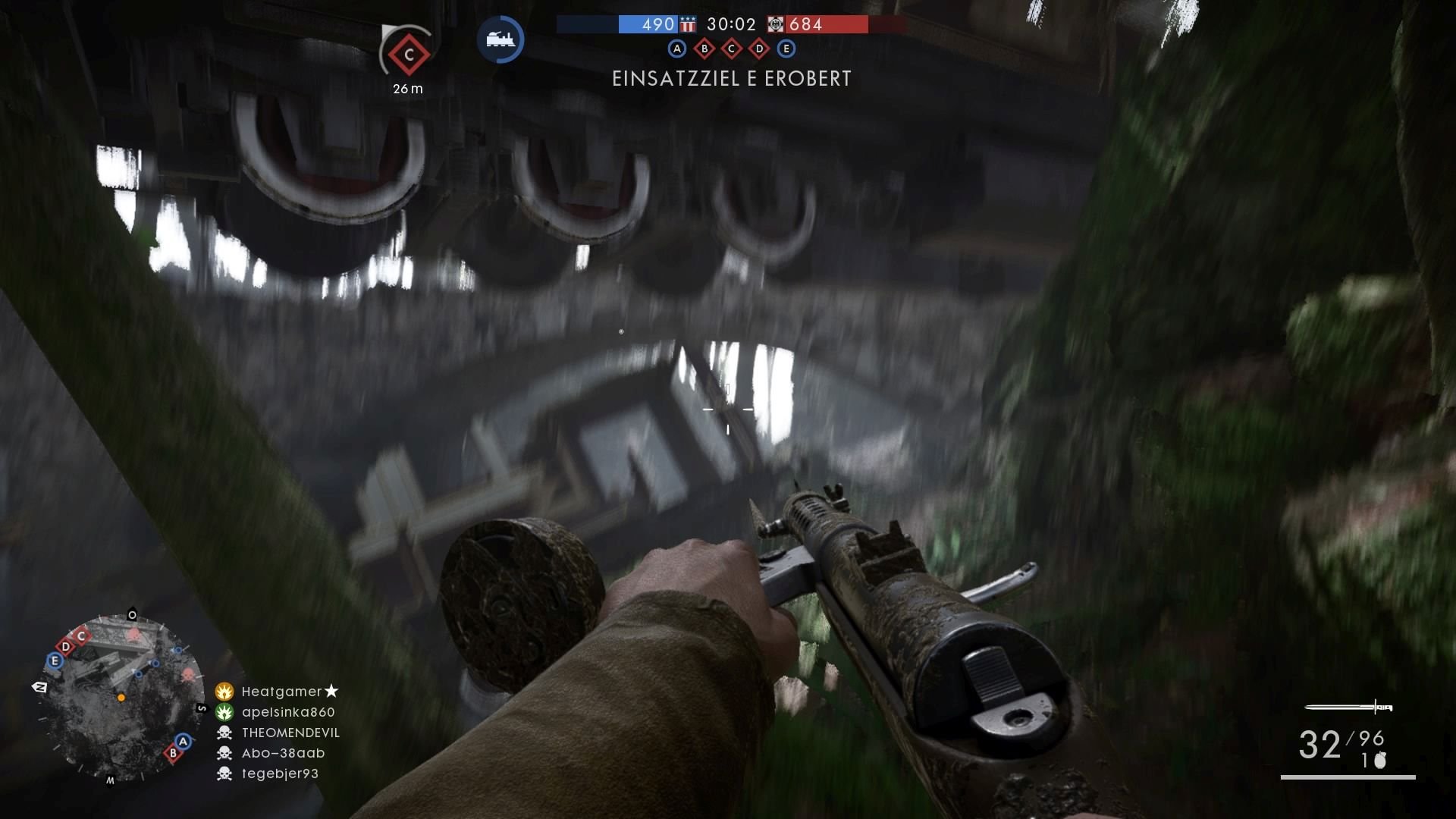Image resolution: width=1456 pixels, height=819 pixels.
Task: Click the green explosion icon beside apelsinka860
Action: click(223, 711)
